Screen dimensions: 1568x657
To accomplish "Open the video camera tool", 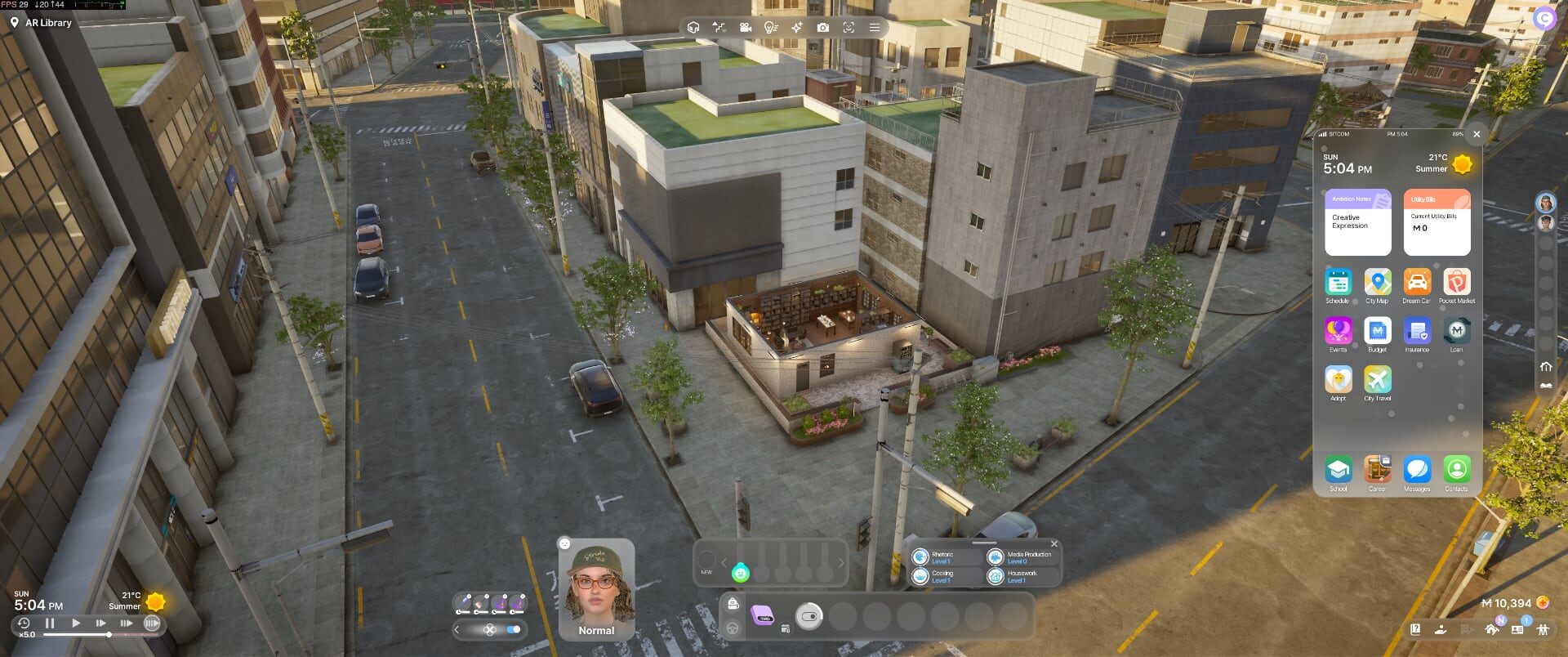I will (x=745, y=27).
